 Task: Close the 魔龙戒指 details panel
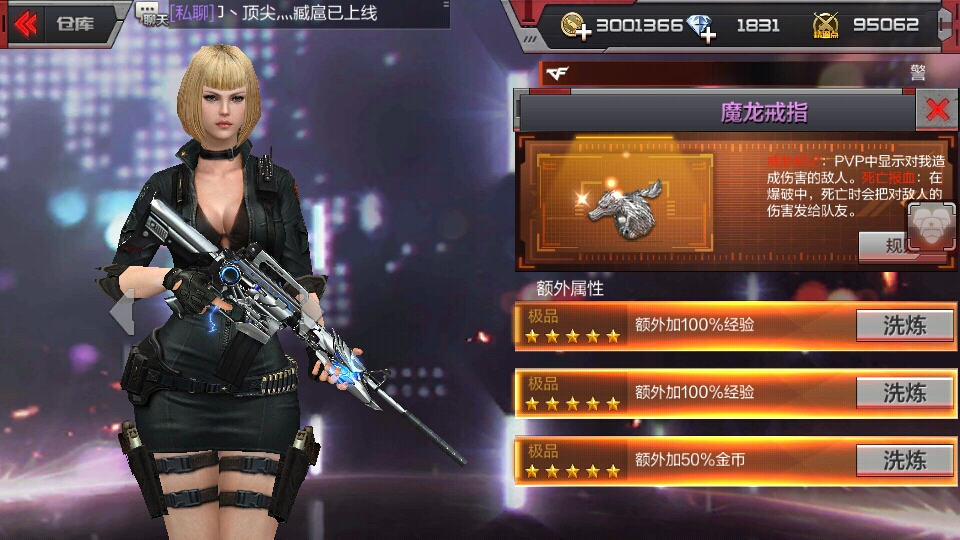point(937,110)
